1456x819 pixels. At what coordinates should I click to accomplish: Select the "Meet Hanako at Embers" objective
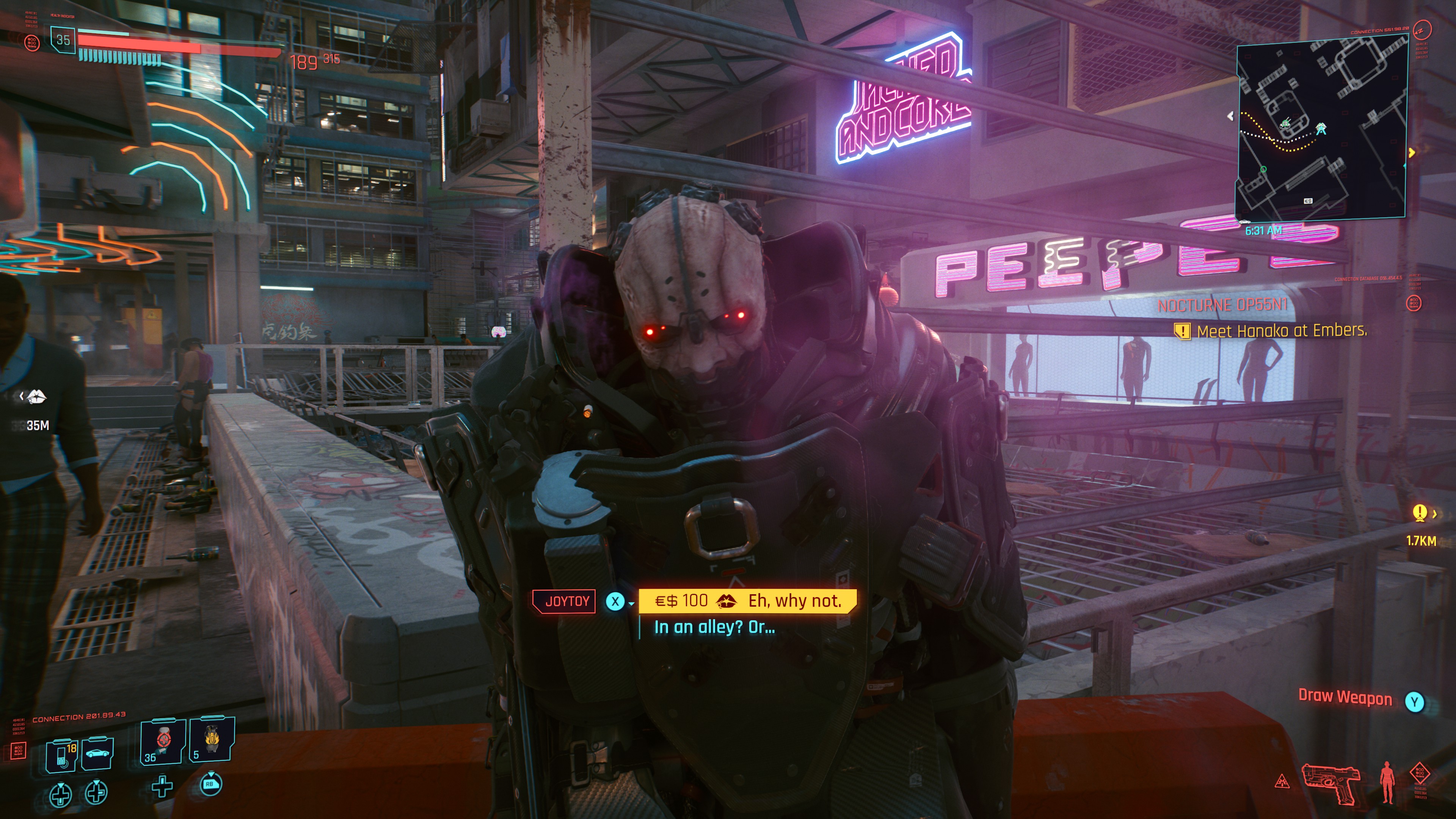coord(1281,331)
